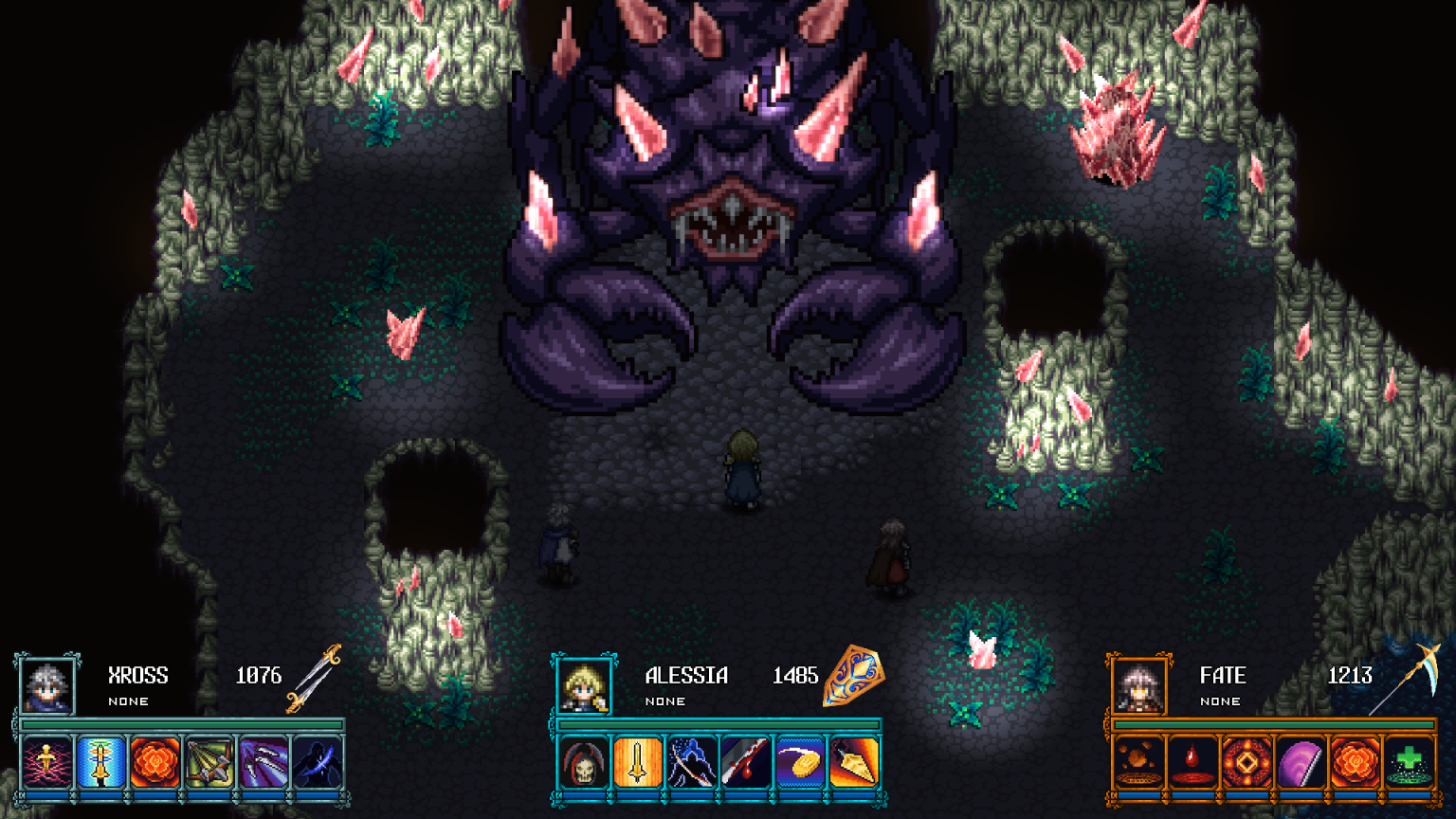Click Fate's green healing cross skill

1410,763
